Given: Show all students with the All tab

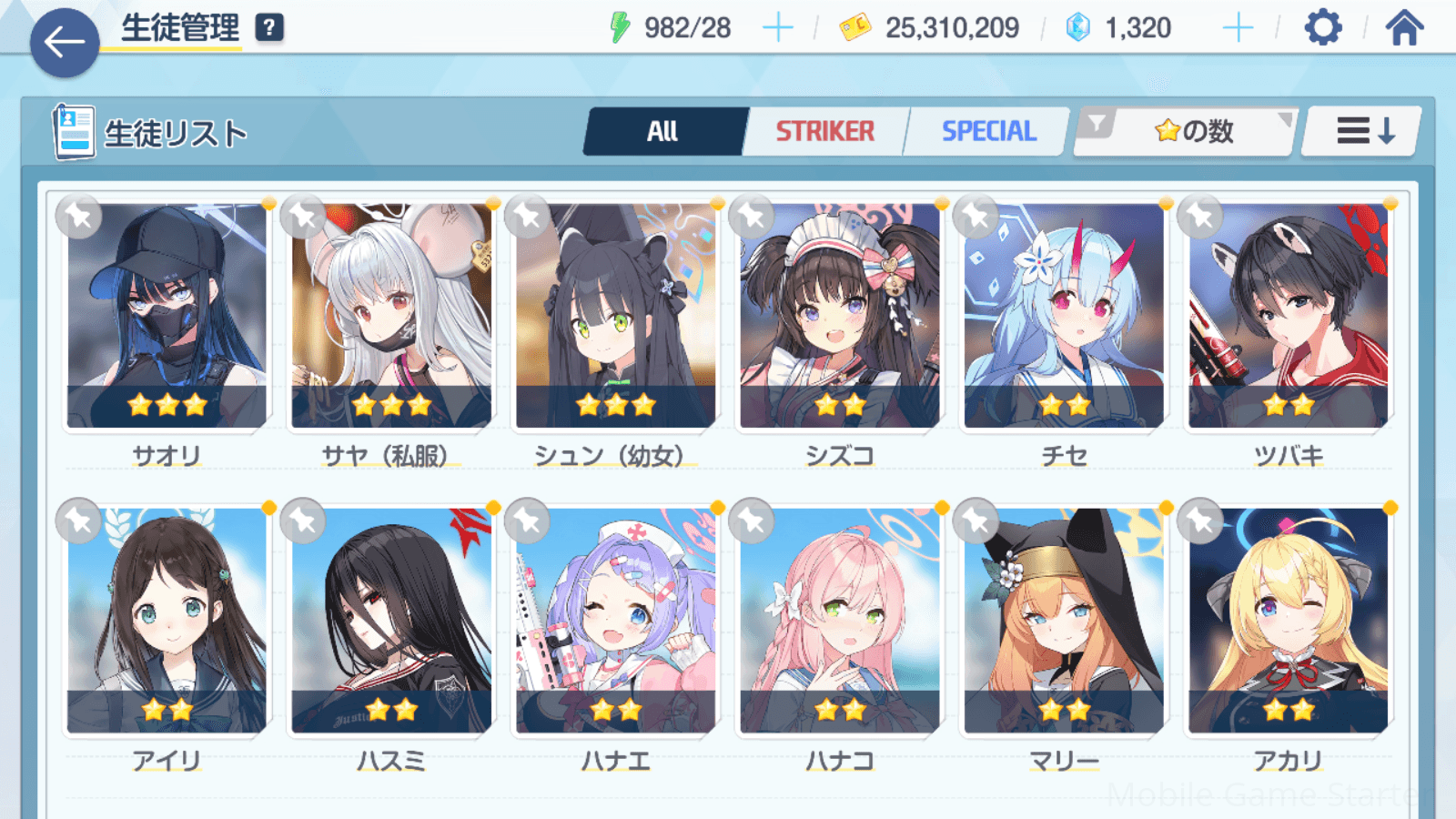Looking at the screenshot, I should coord(663,132).
